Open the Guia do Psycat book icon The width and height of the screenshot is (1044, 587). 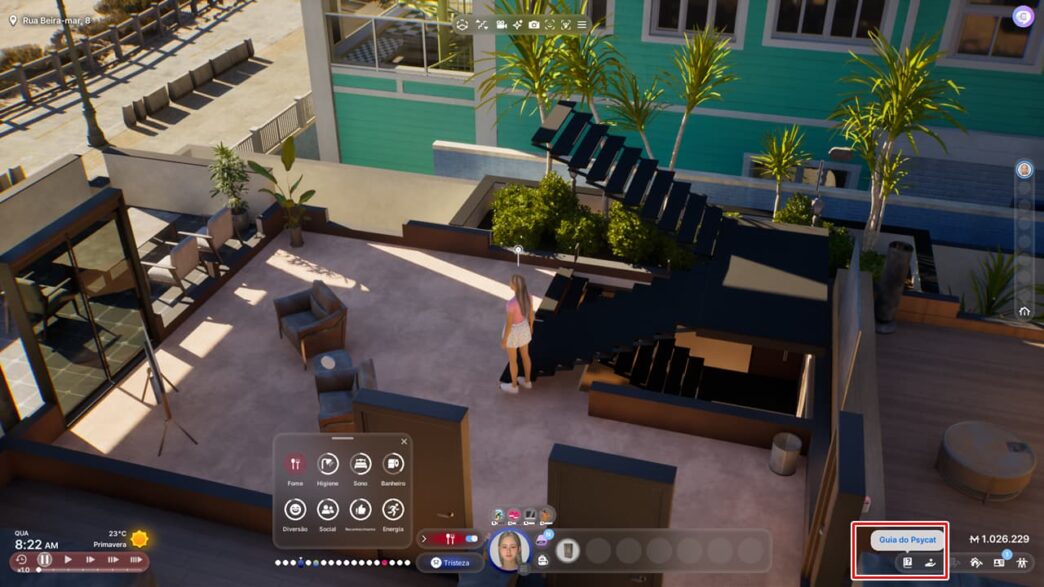(x=907, y=562)
